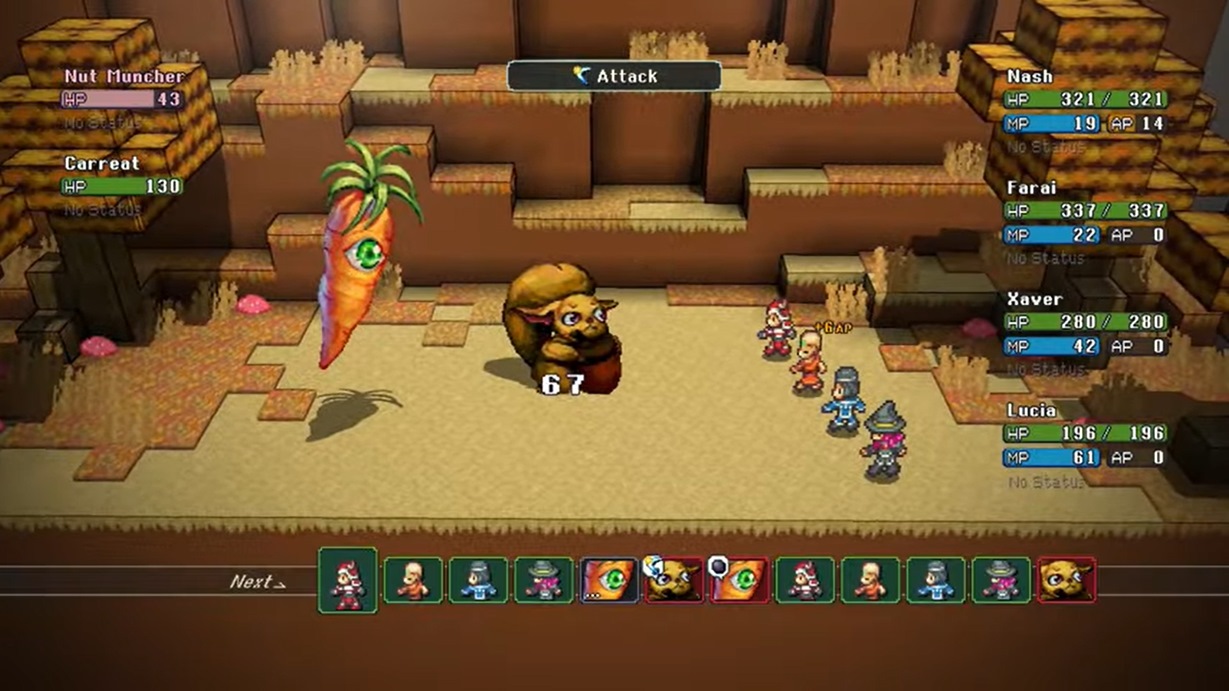This screenshot has height=691, width=1229.
Task: Select Nash's party status panel
Action: coord(1085,101)
